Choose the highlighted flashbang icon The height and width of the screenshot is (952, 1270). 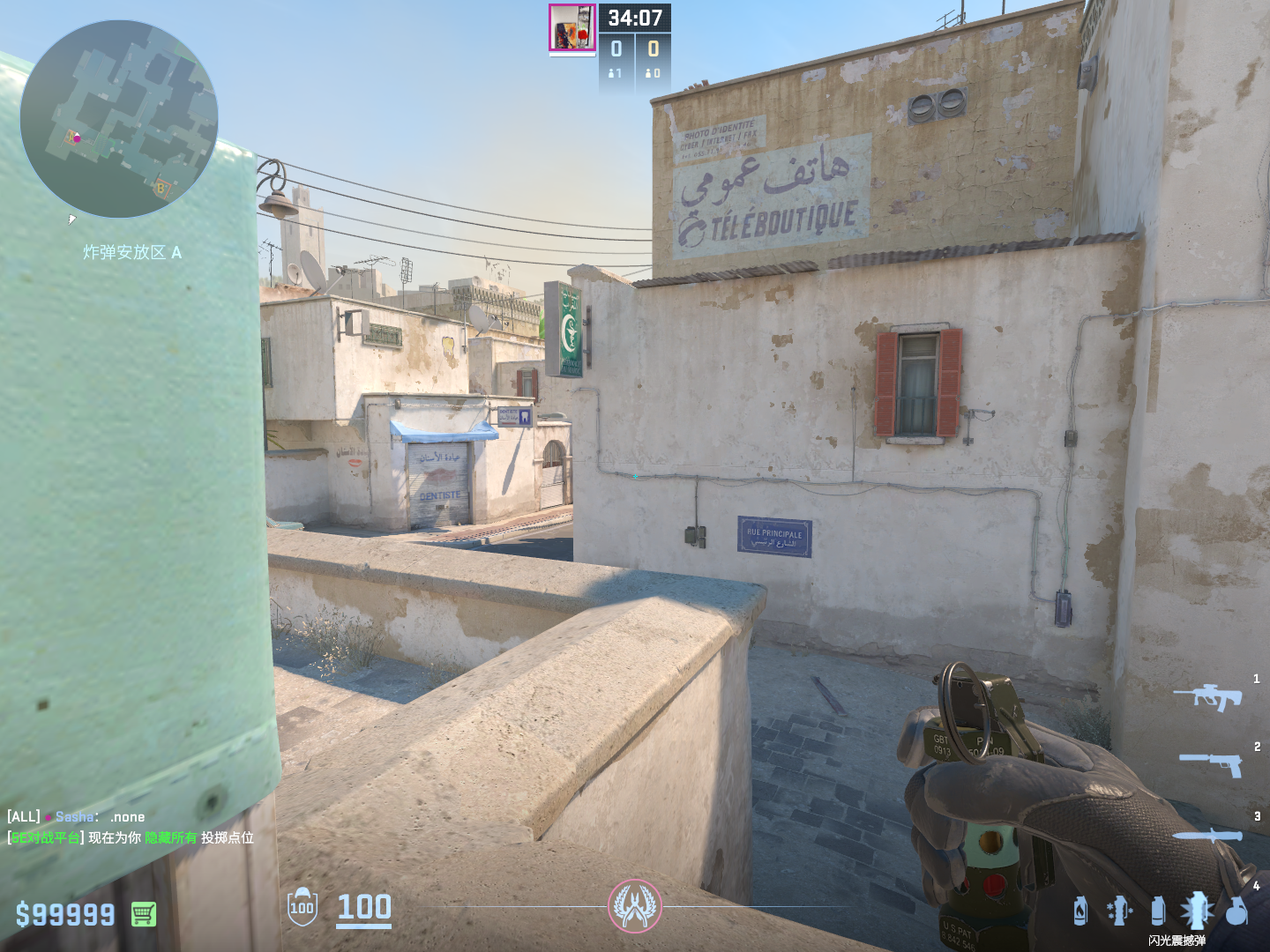click(1197, 911)
